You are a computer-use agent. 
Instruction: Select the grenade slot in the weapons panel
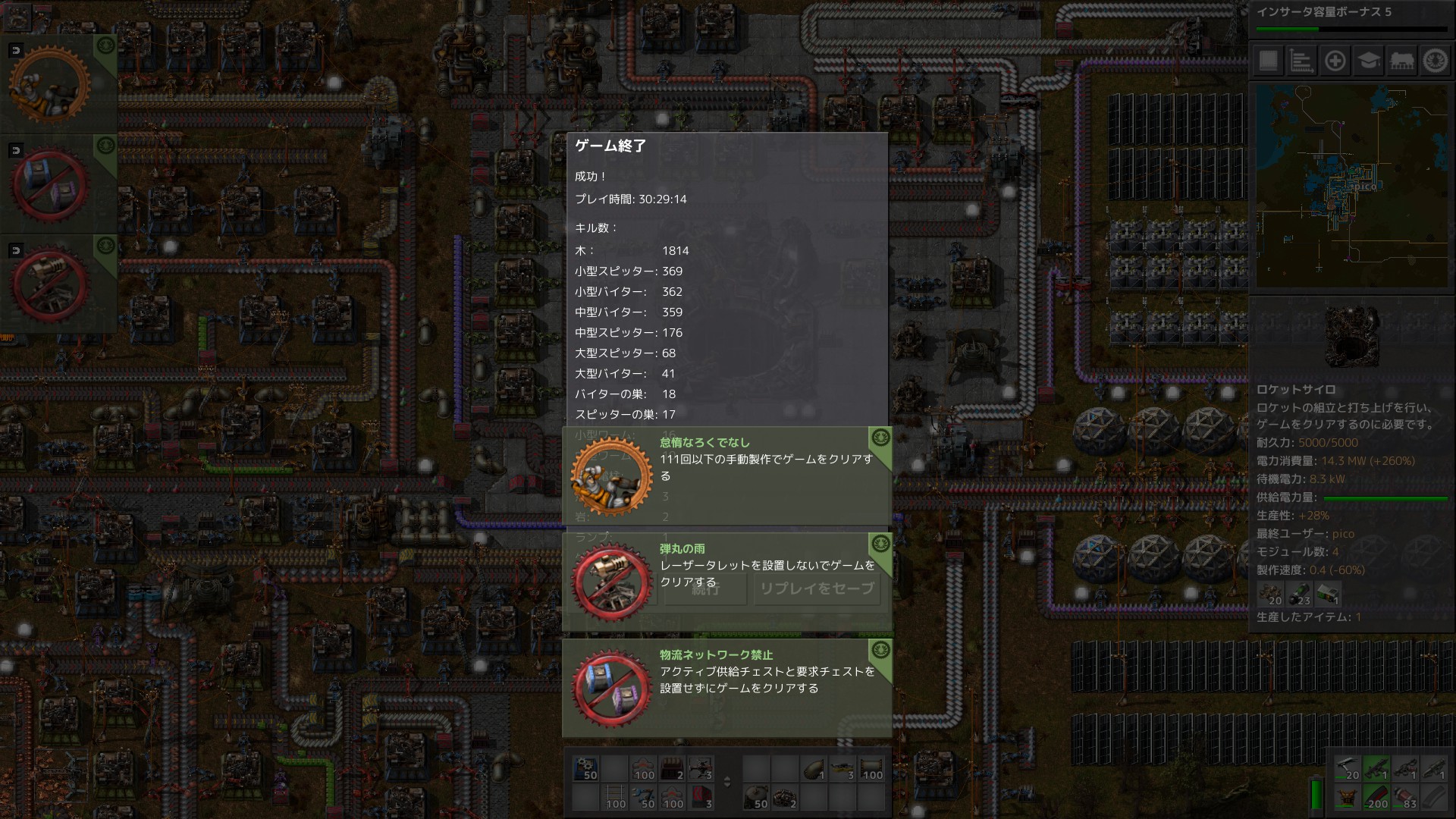[1404, 798]
